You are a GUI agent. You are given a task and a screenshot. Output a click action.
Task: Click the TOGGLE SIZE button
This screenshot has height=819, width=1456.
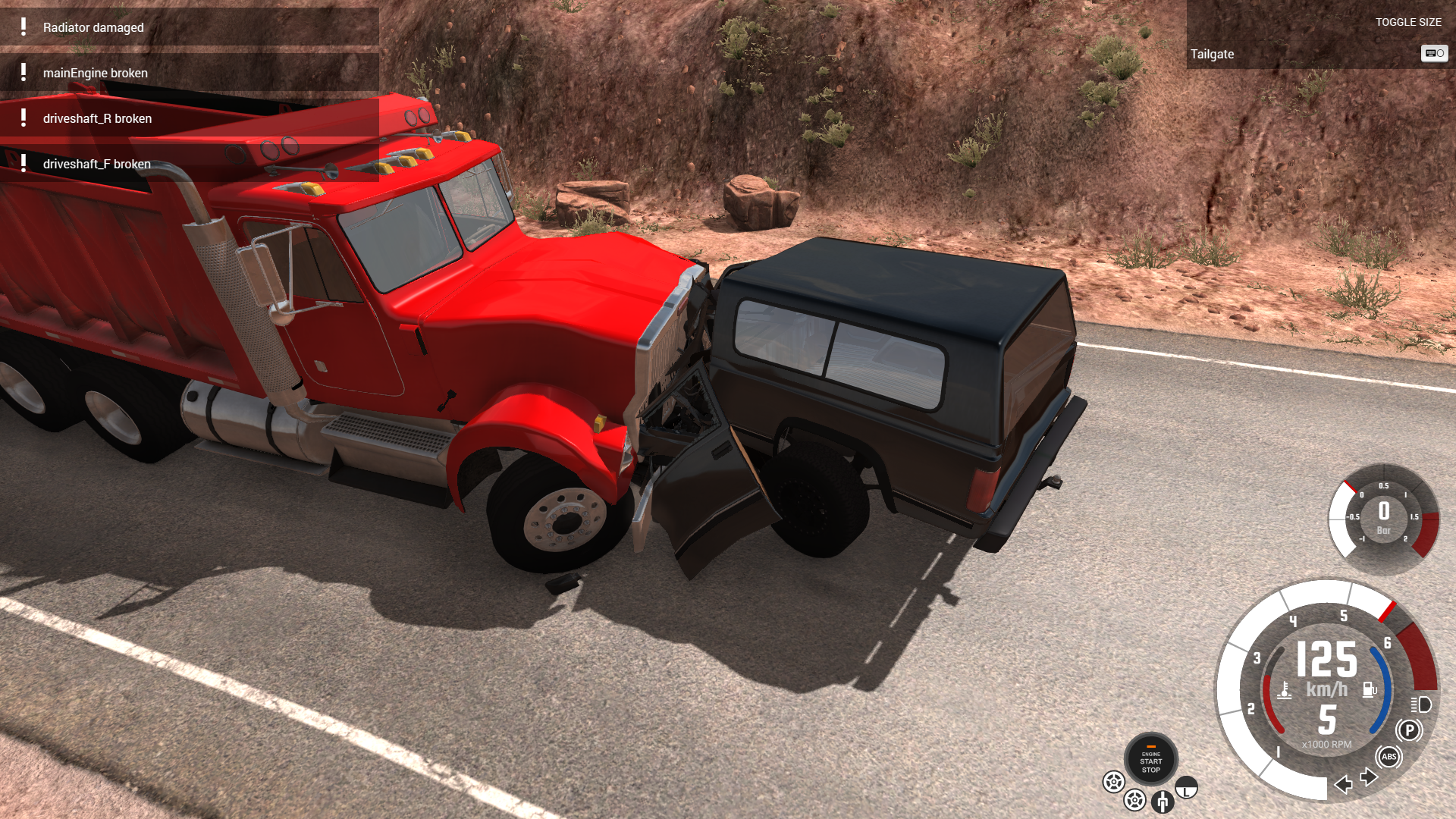click(1408, 22)
